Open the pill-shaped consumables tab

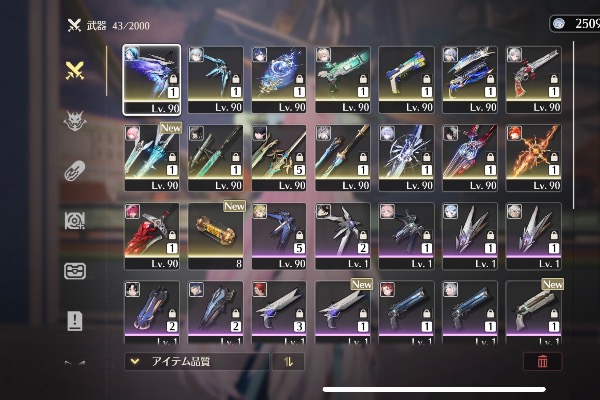[74, 171]
